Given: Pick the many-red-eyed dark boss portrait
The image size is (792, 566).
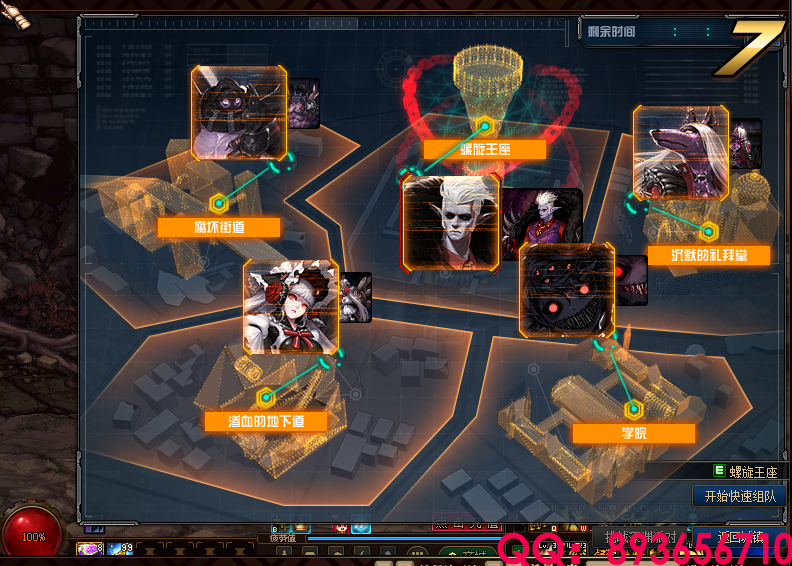Looking at the screenshot, I should tap(567, 290).
